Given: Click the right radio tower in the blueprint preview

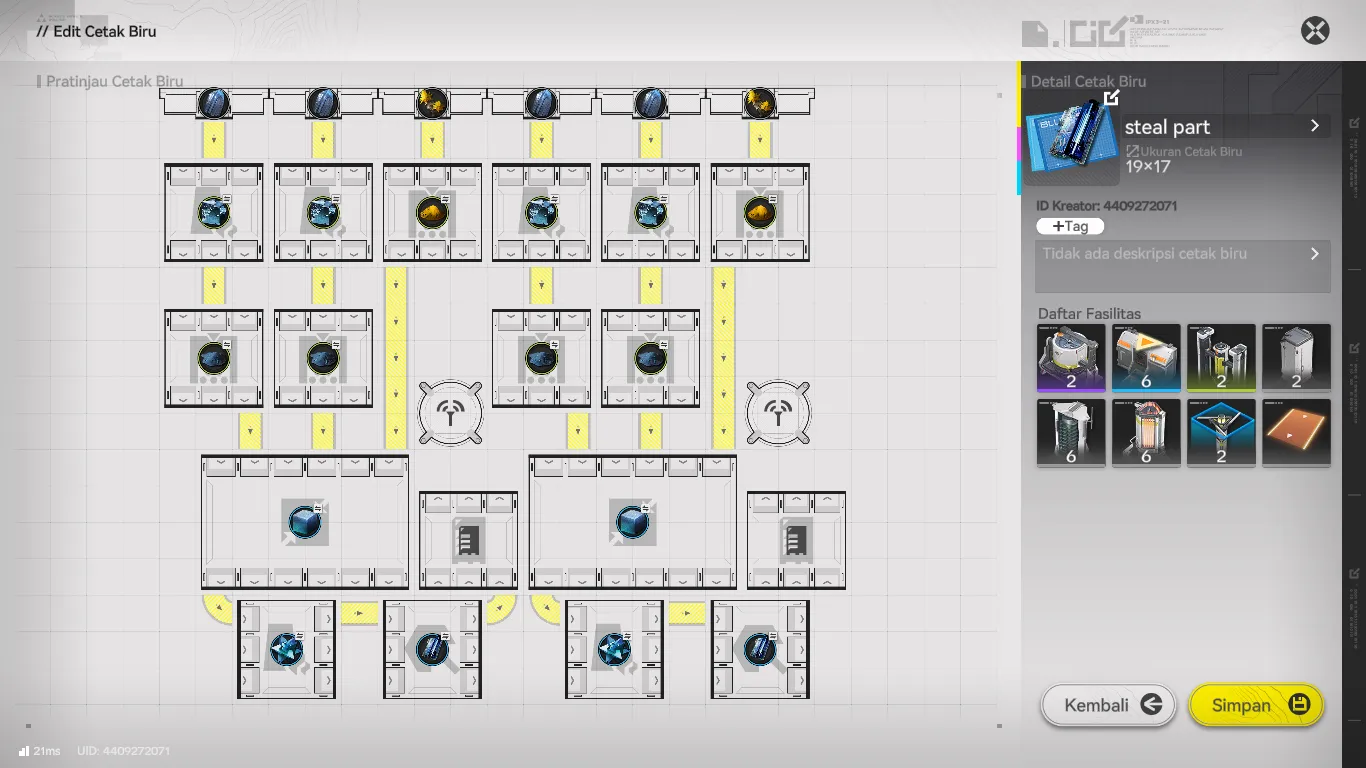Looking at the screenshot, I should point(777,413).
